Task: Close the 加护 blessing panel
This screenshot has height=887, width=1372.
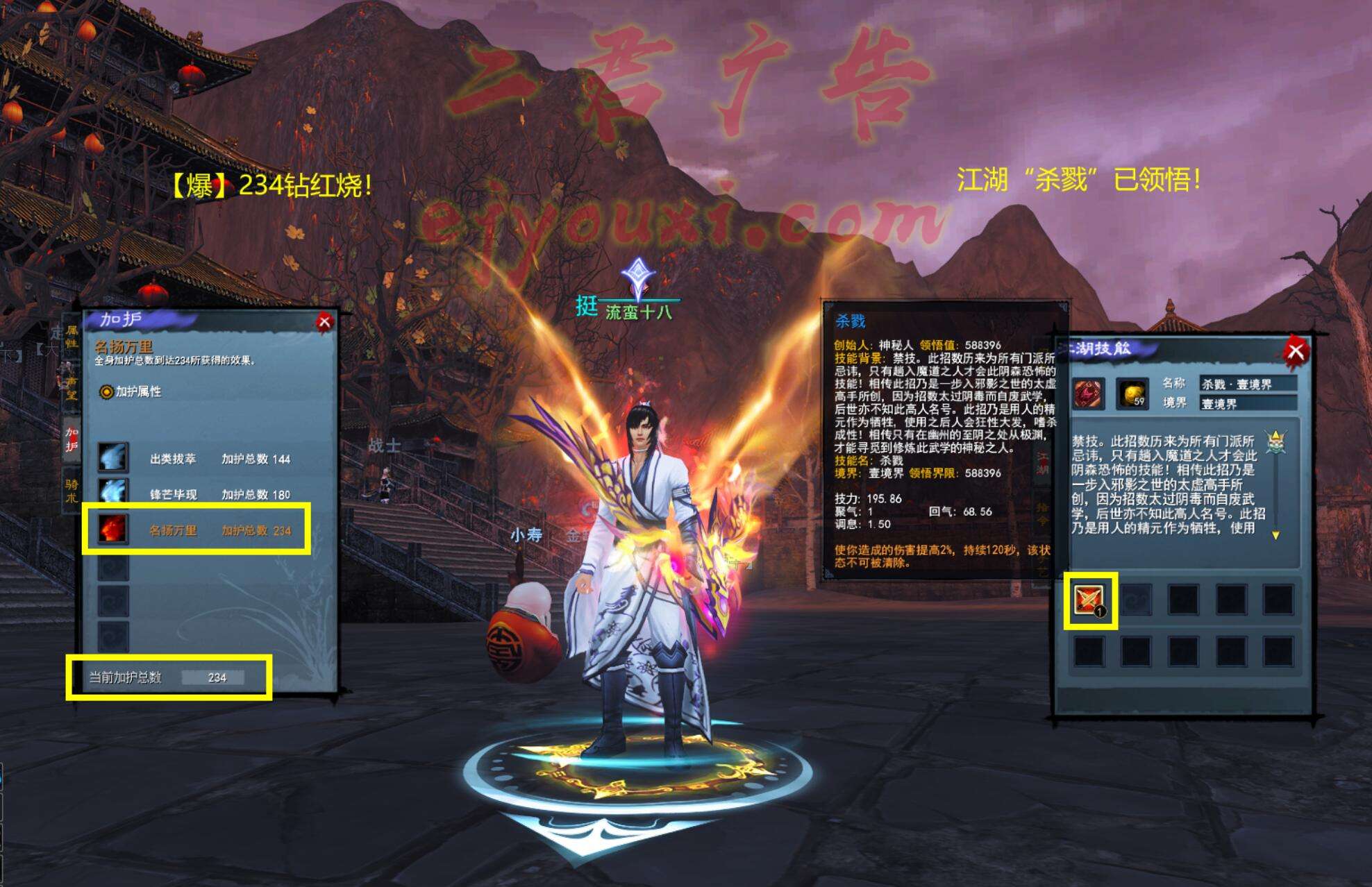Action: pos(324,321)
